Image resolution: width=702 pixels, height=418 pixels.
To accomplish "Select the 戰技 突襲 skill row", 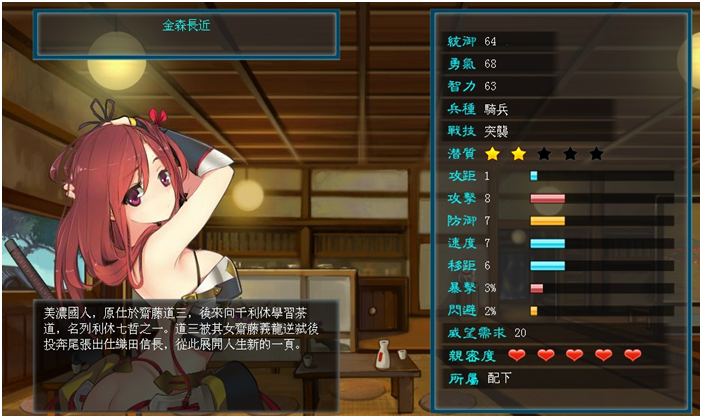I will (x=500, y=131).
